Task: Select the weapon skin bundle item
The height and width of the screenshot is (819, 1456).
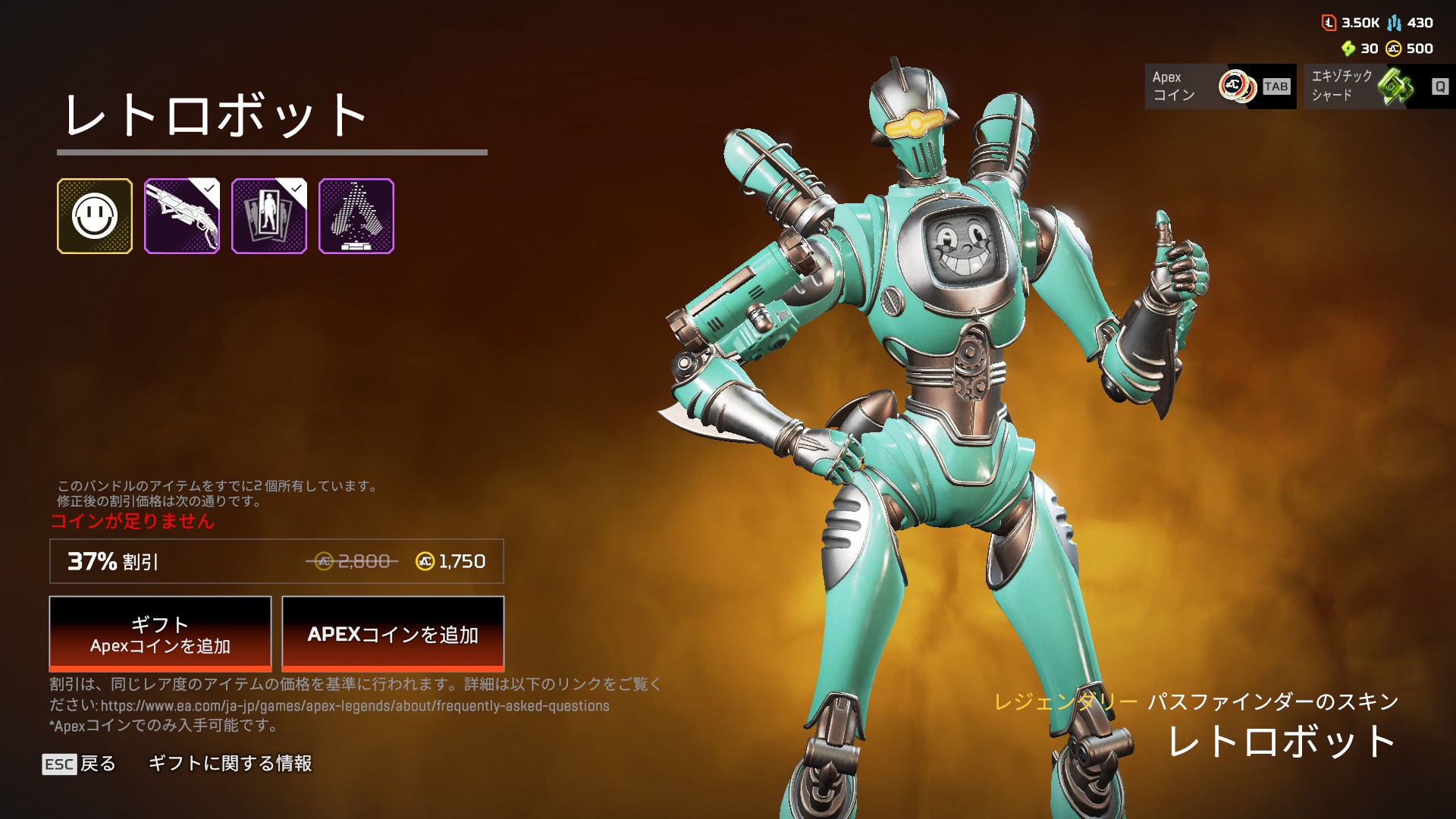Action: click(182, 216)
